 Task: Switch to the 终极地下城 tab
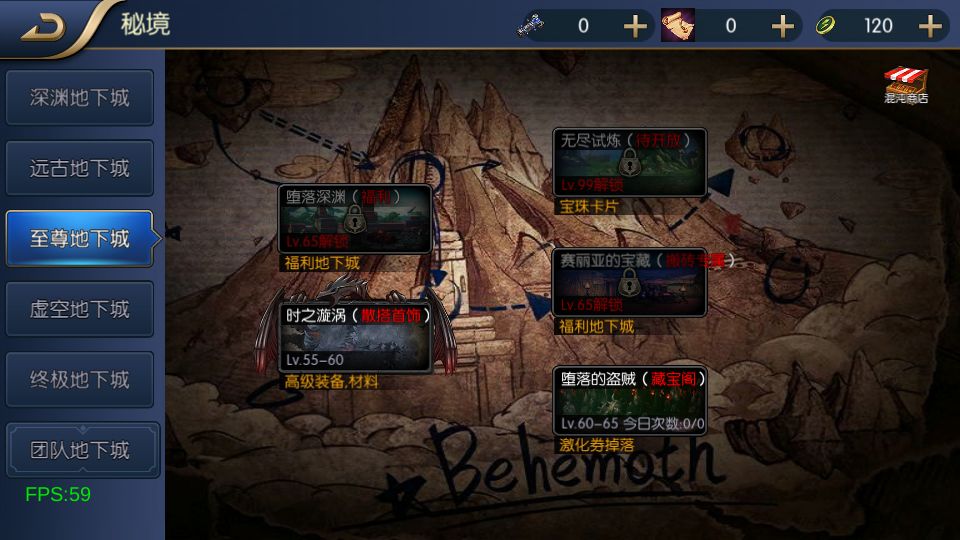[80, 380]
